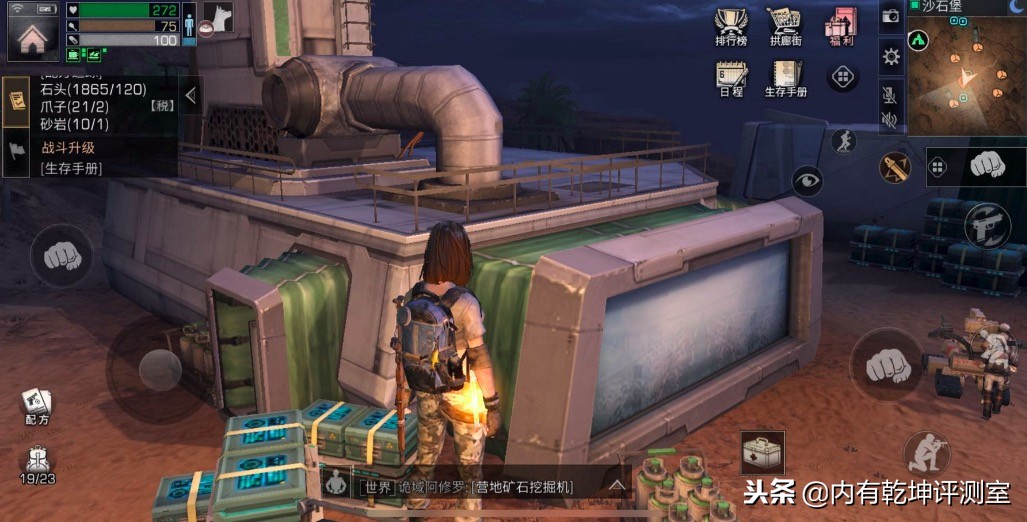Open the 拱廊街 shop cart

[x=786, y=29]
